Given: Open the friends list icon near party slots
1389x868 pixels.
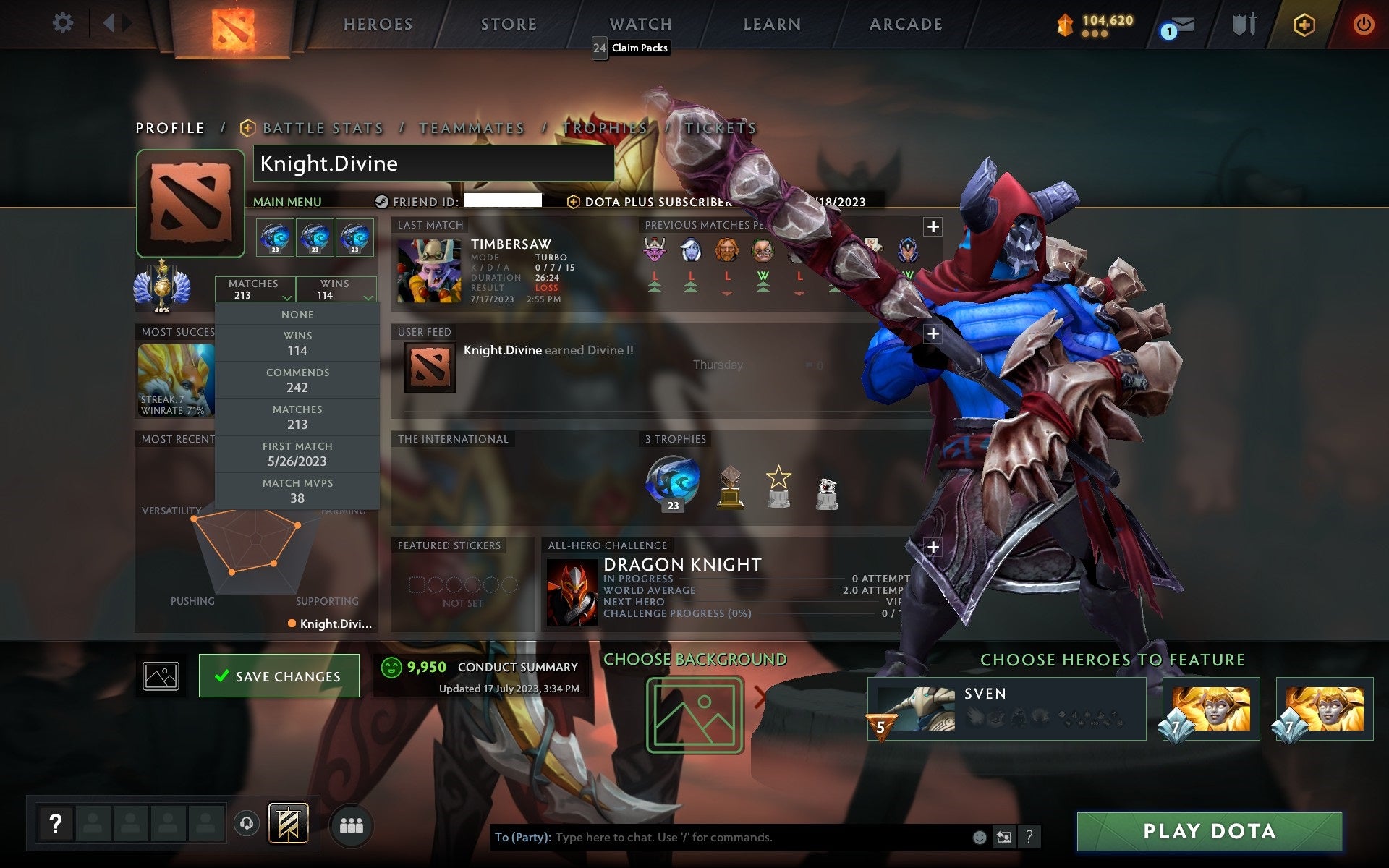Looking at the screenshot, I should click(352, 823).
